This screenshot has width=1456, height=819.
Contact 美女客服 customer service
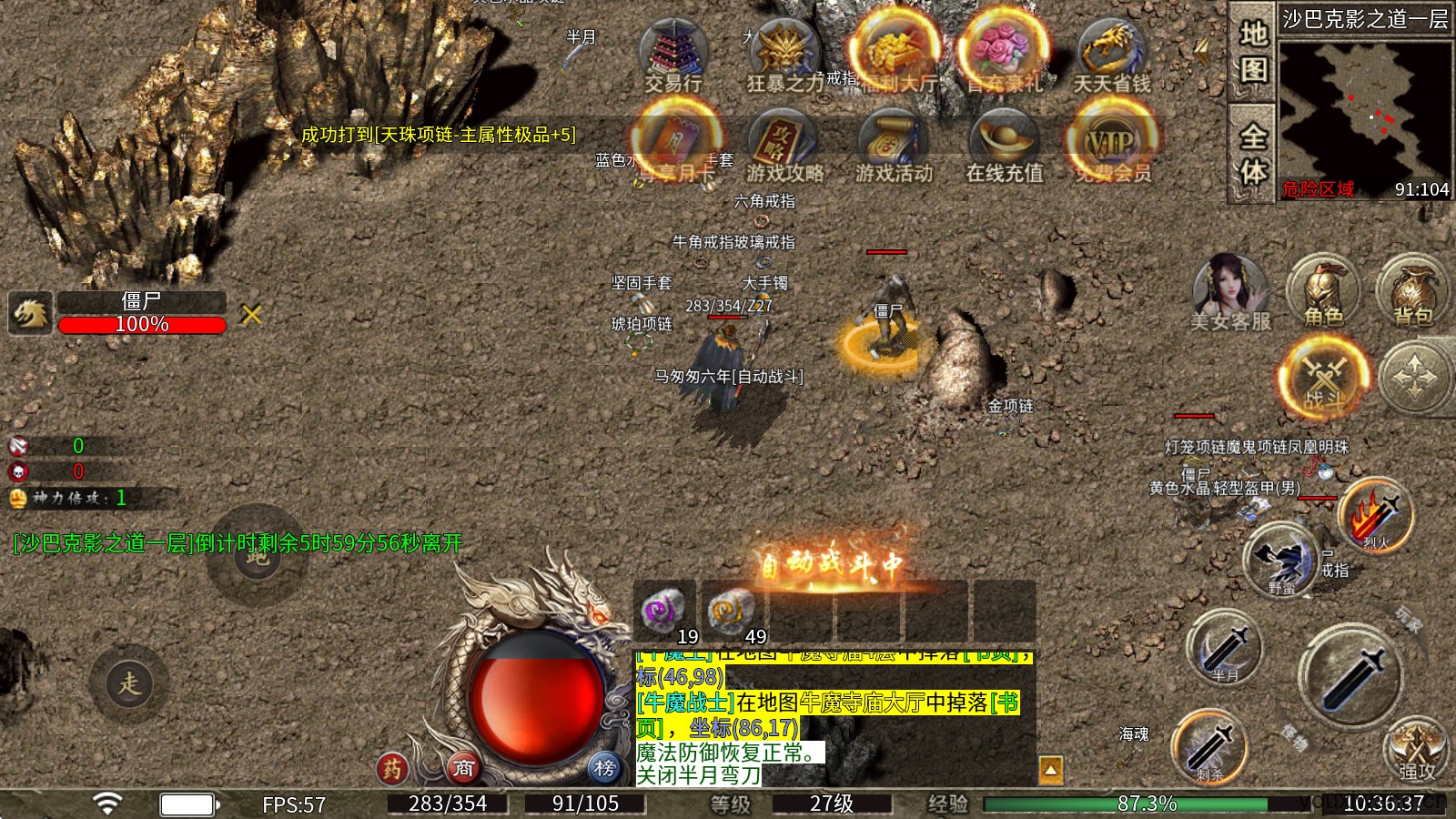(1229, 291)
